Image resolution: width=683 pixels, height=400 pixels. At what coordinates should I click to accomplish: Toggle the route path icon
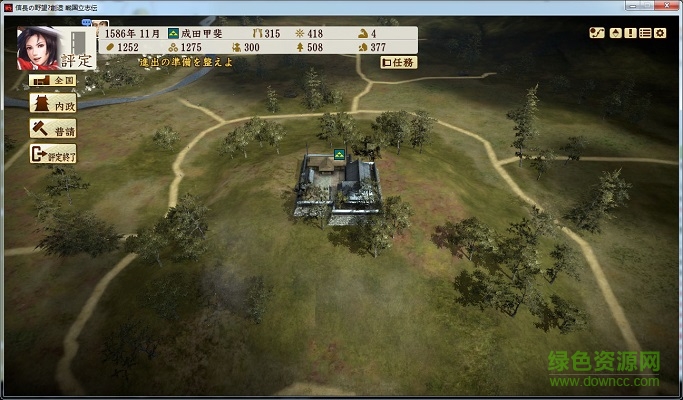coord(597,33)
